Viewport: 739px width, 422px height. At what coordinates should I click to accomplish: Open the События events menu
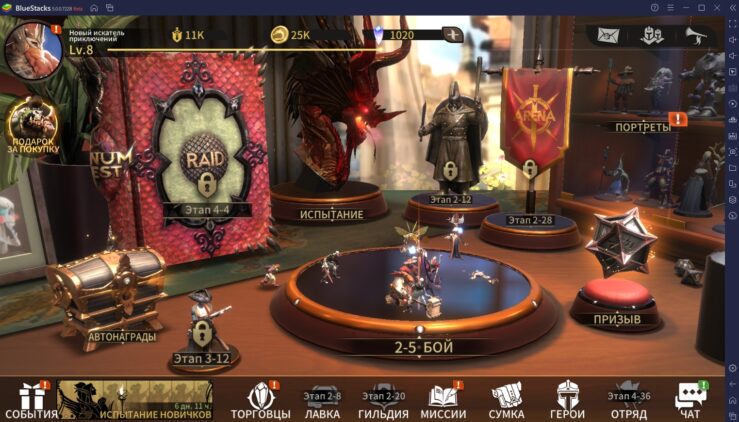click(31, 399)
